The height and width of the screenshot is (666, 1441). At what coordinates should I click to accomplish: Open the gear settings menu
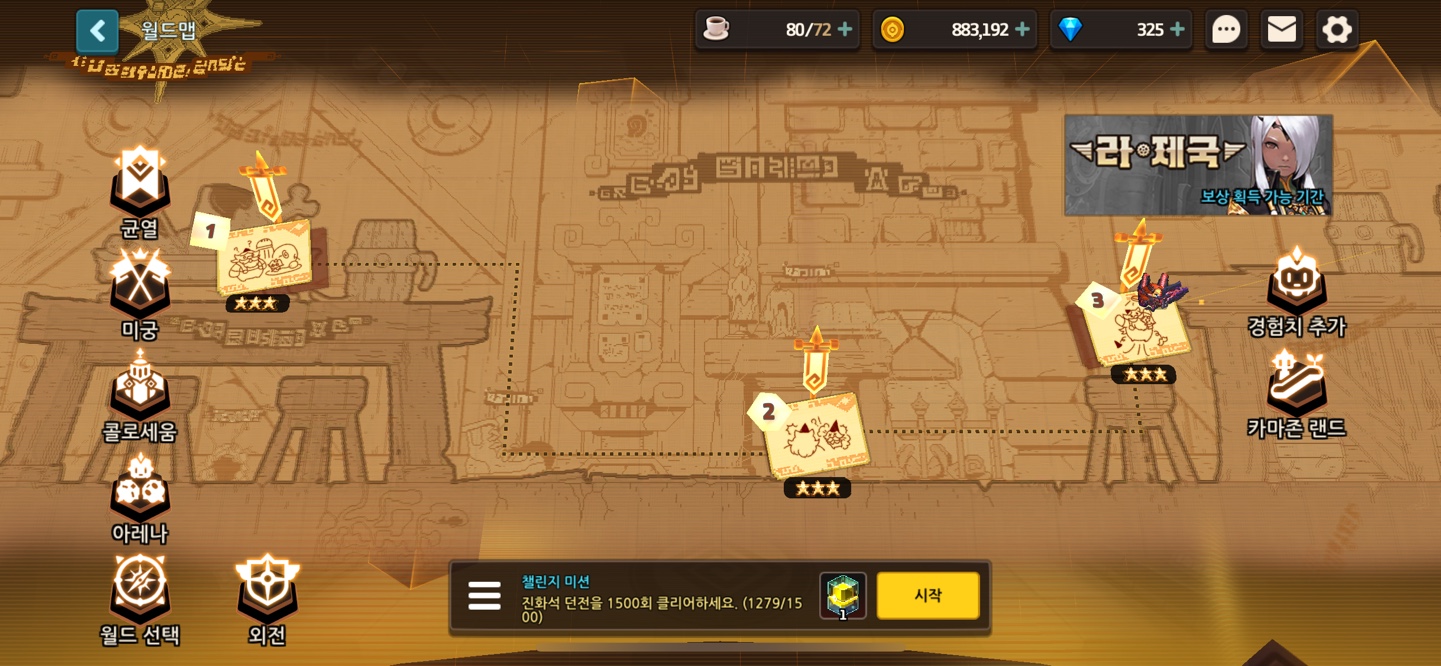(1337, 30)
